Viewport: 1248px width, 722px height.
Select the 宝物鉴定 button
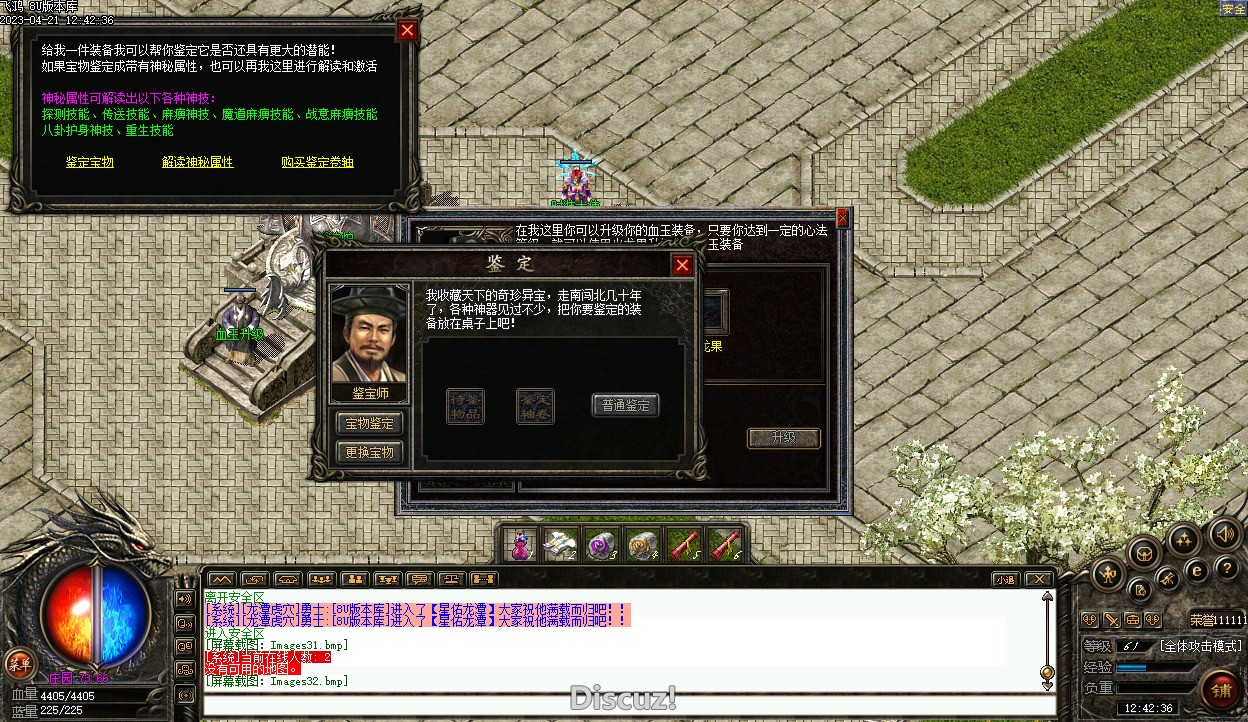(369, 423)
